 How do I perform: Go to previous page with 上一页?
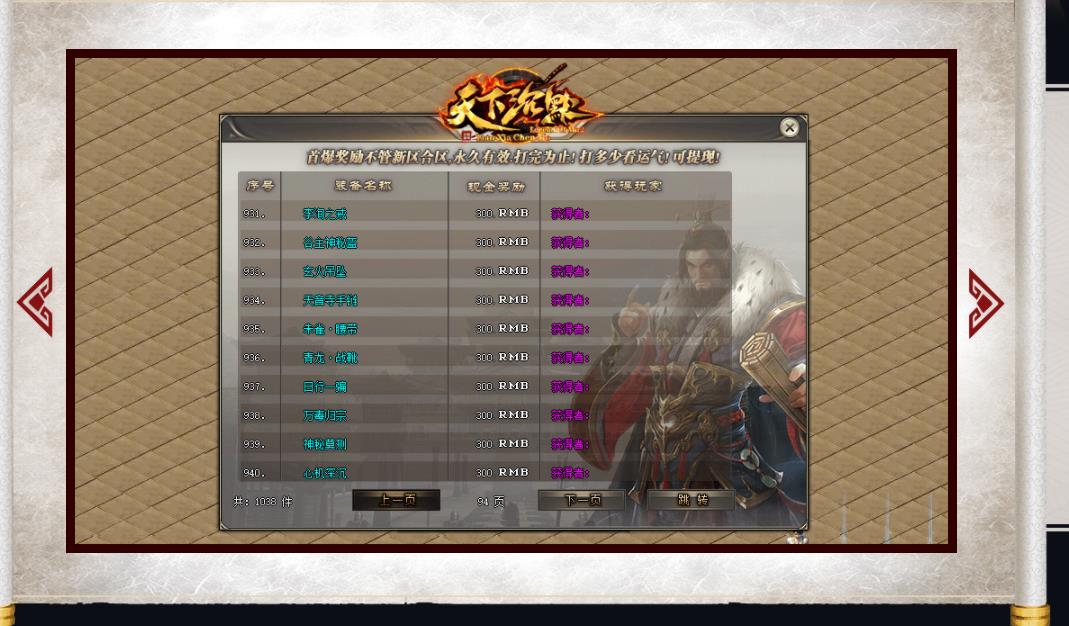[396, 500]
